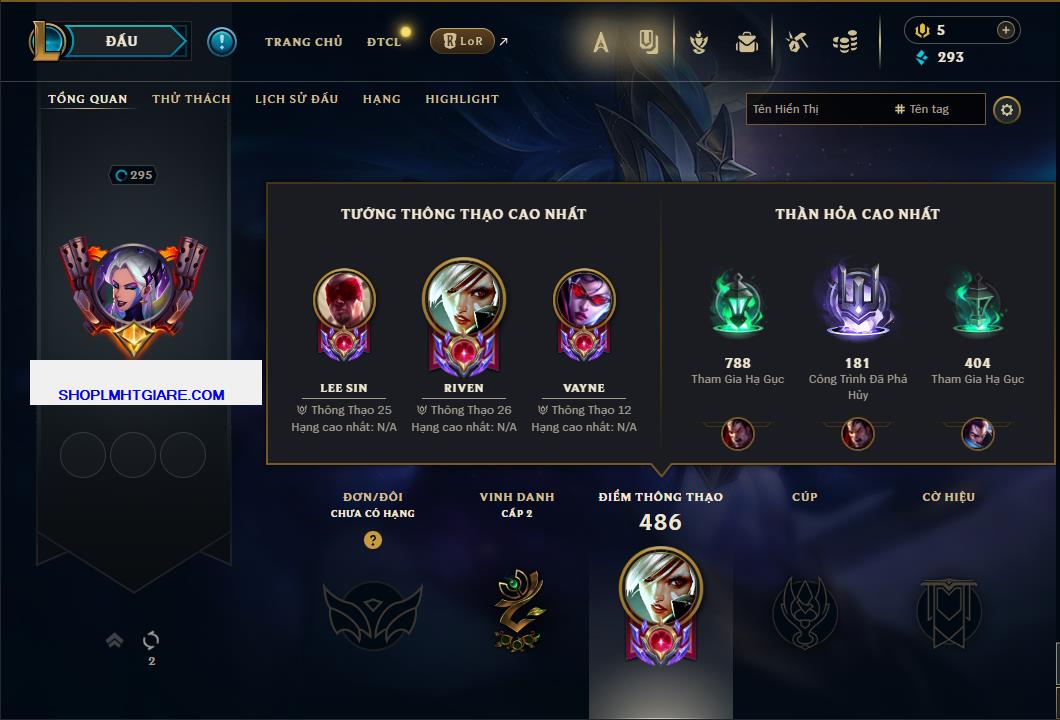Open the TRANG CHỦ home page

(303, 42)
